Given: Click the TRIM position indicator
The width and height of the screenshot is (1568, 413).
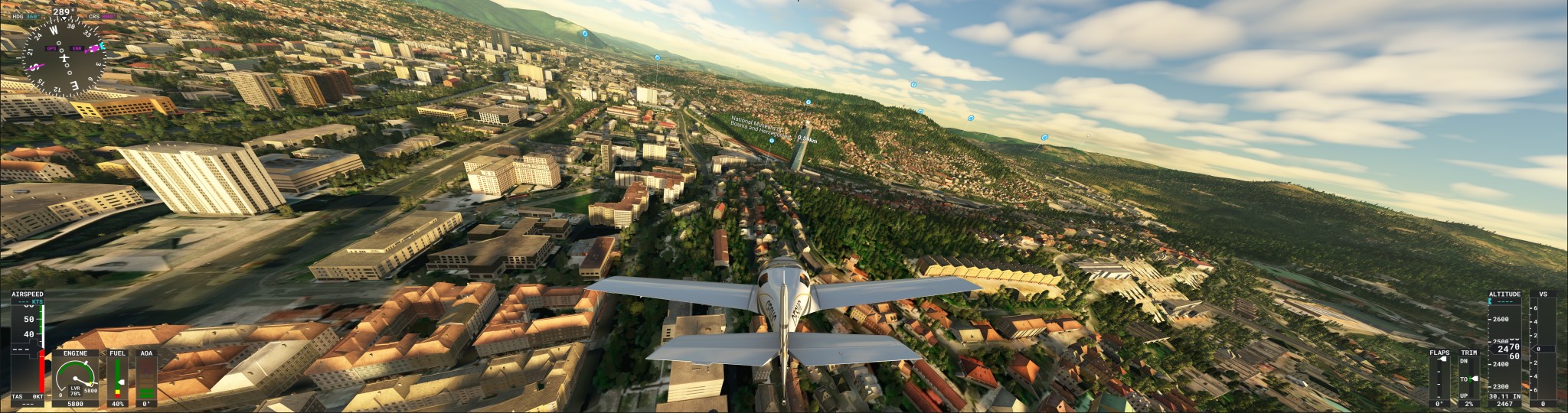Looking at the screenshot, I should 1468,378.
